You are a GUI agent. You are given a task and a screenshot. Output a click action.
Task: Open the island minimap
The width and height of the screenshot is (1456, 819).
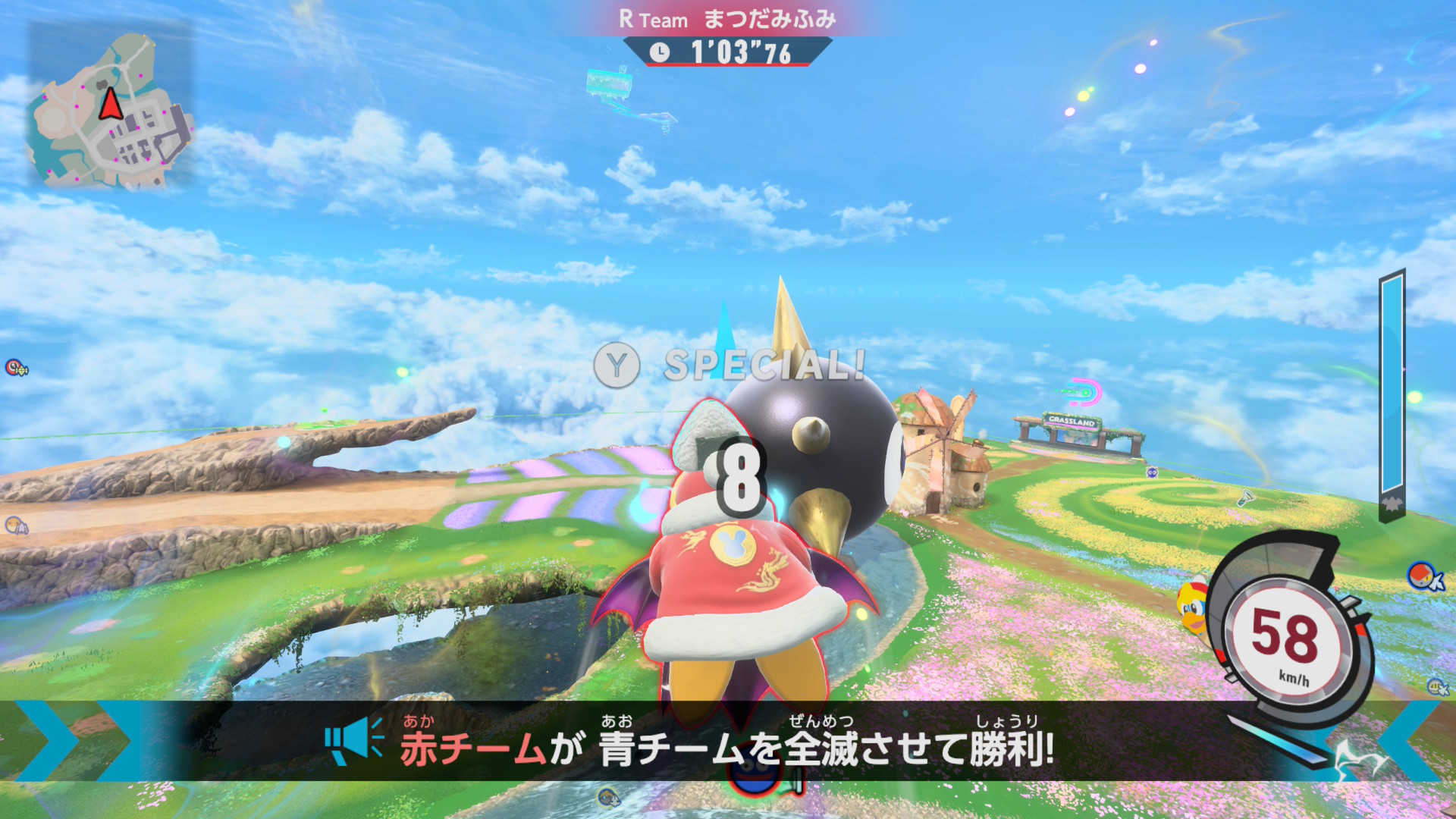click(111, 106)
